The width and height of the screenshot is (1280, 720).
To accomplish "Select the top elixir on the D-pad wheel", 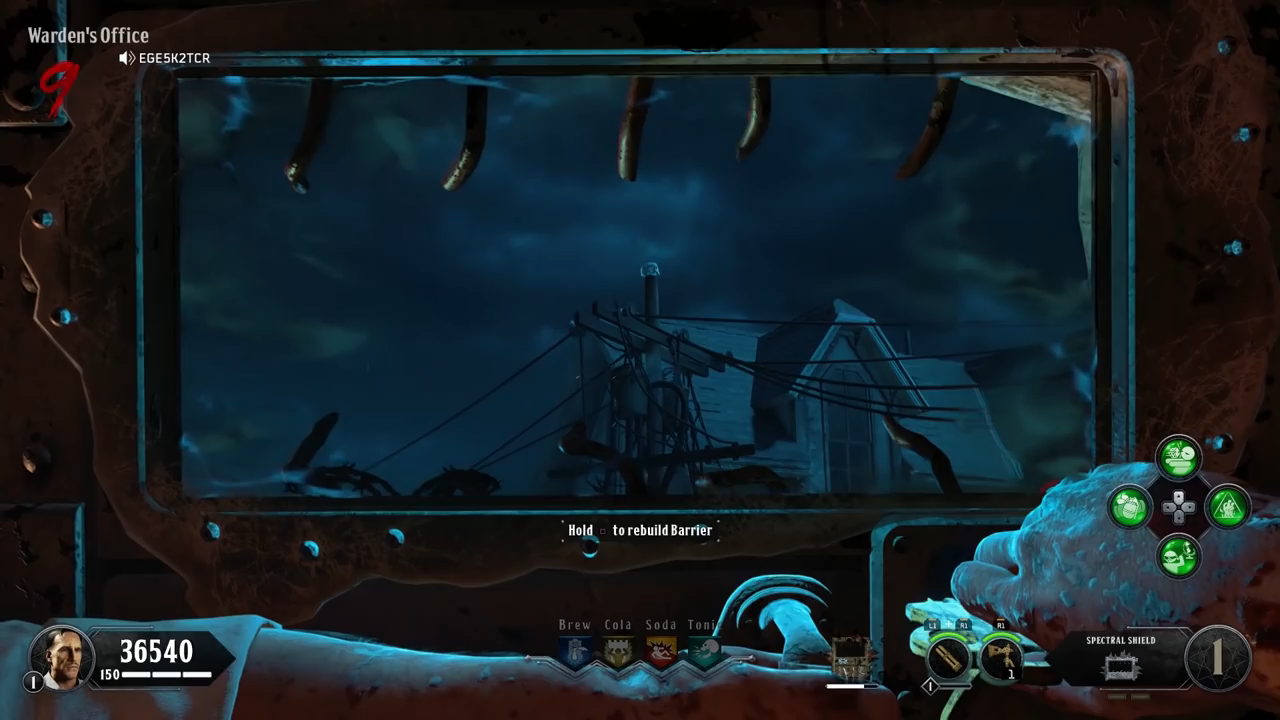I will point(1179,458).
